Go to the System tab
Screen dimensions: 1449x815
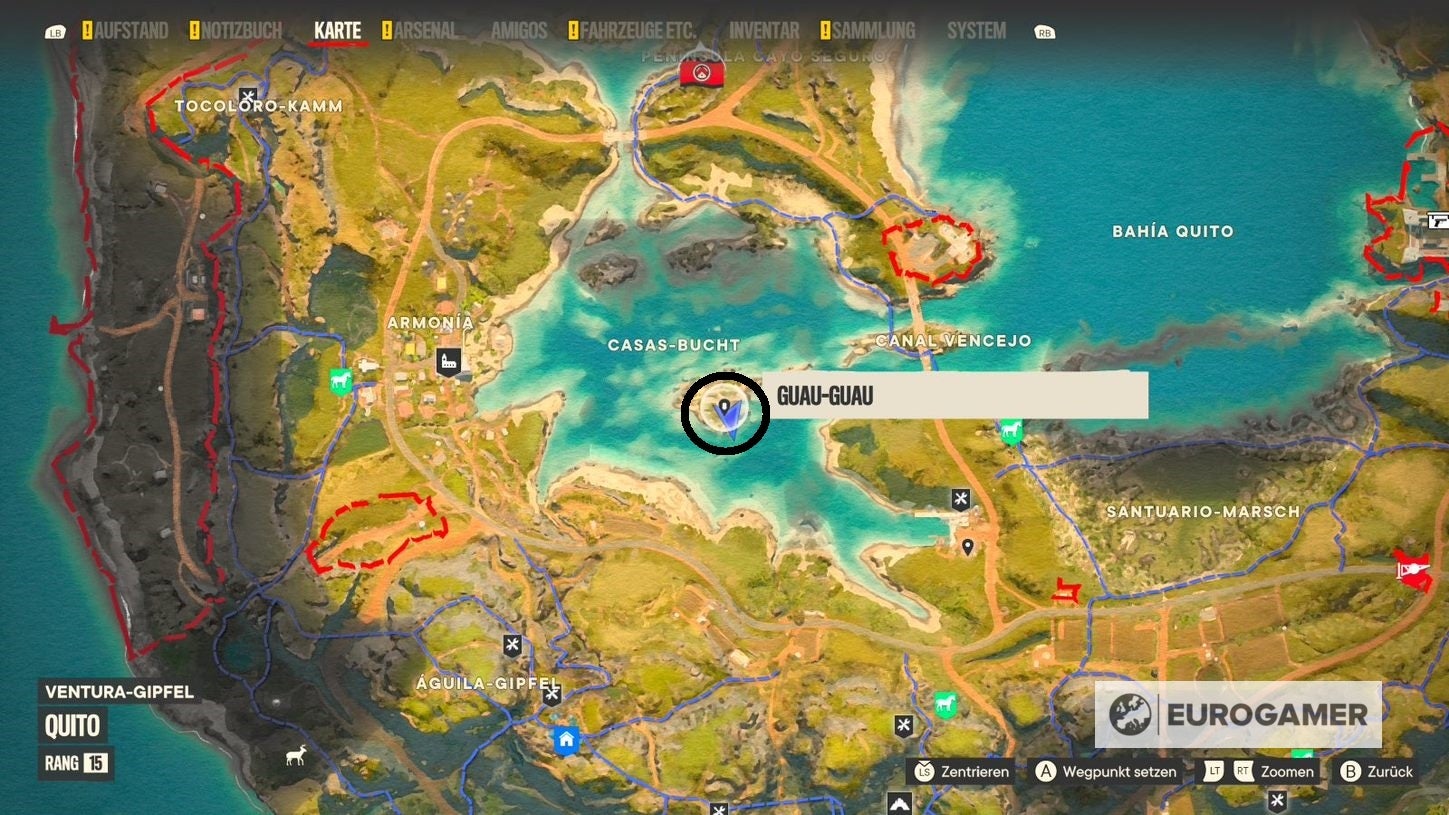(976, 31)
